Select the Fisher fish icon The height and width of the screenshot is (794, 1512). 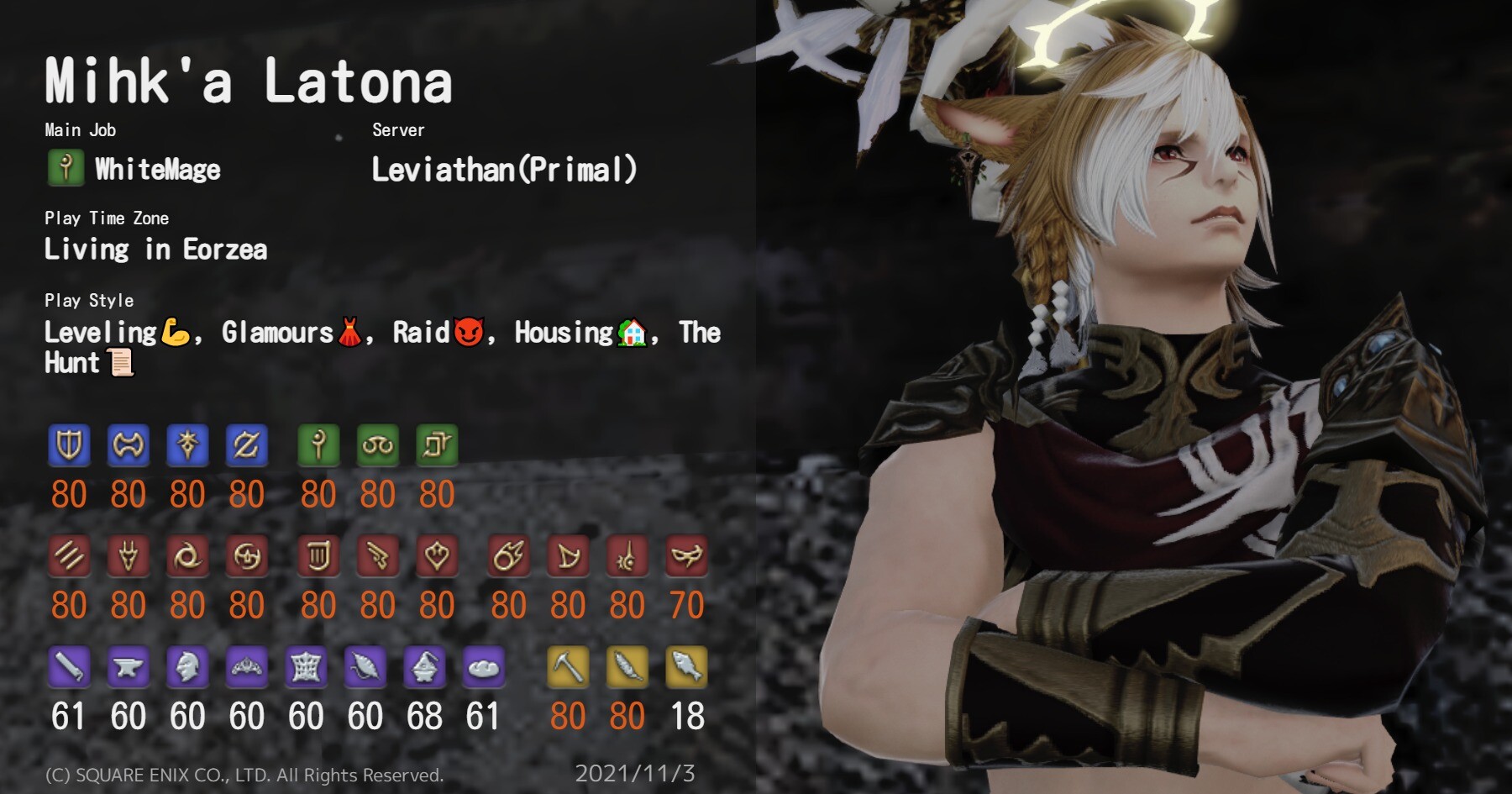(686, 668)
